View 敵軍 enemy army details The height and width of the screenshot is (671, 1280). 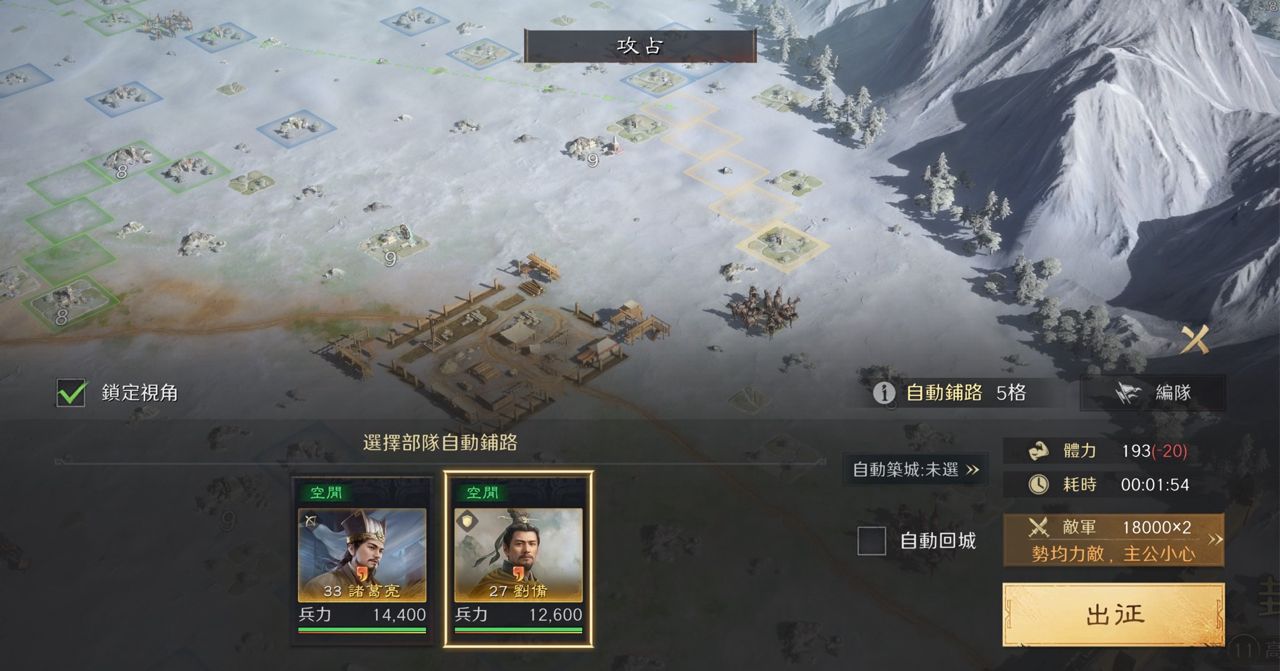pyautogui.click(x=1113, y=540)
